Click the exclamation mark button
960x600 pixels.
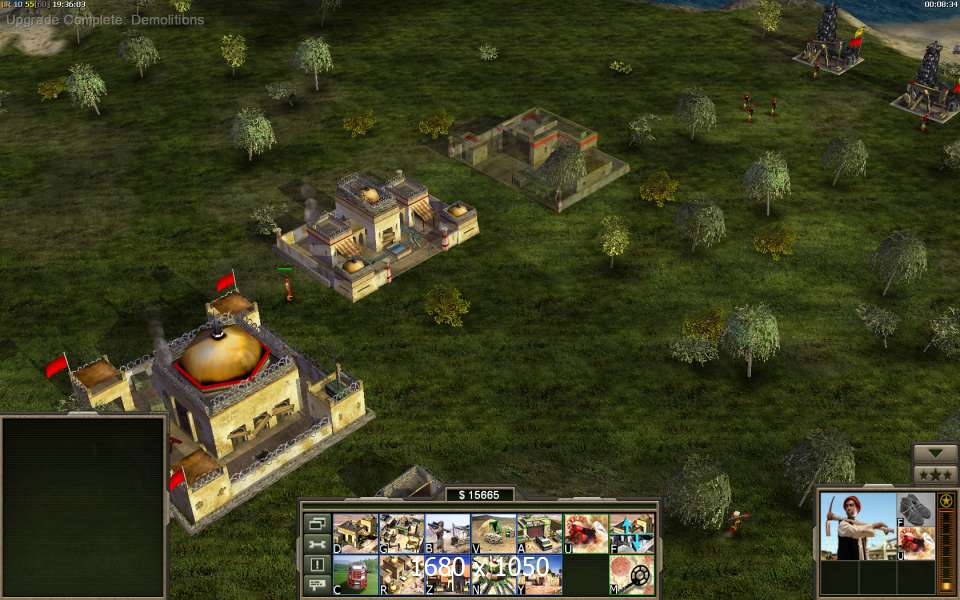[x=316, y=564]
